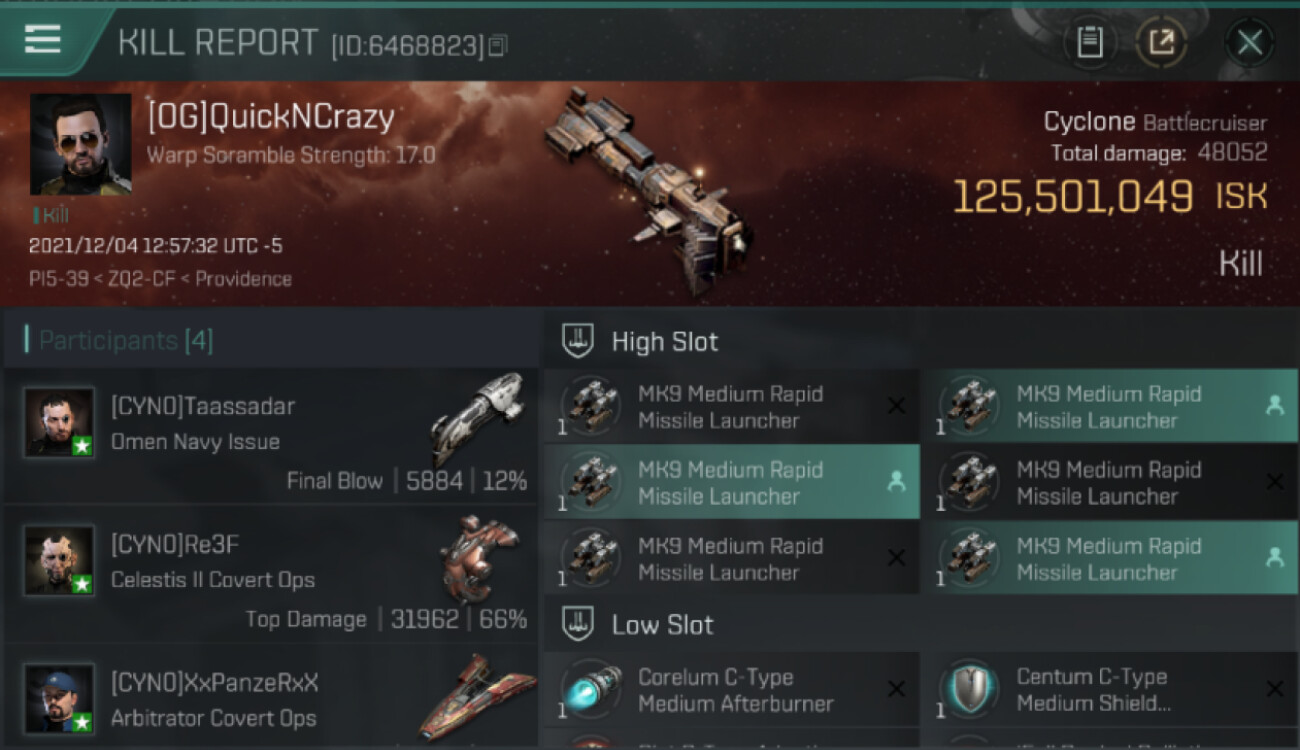
Task: Open the hamburger menu
Action: pyautogui.click(x=43, y=41)
